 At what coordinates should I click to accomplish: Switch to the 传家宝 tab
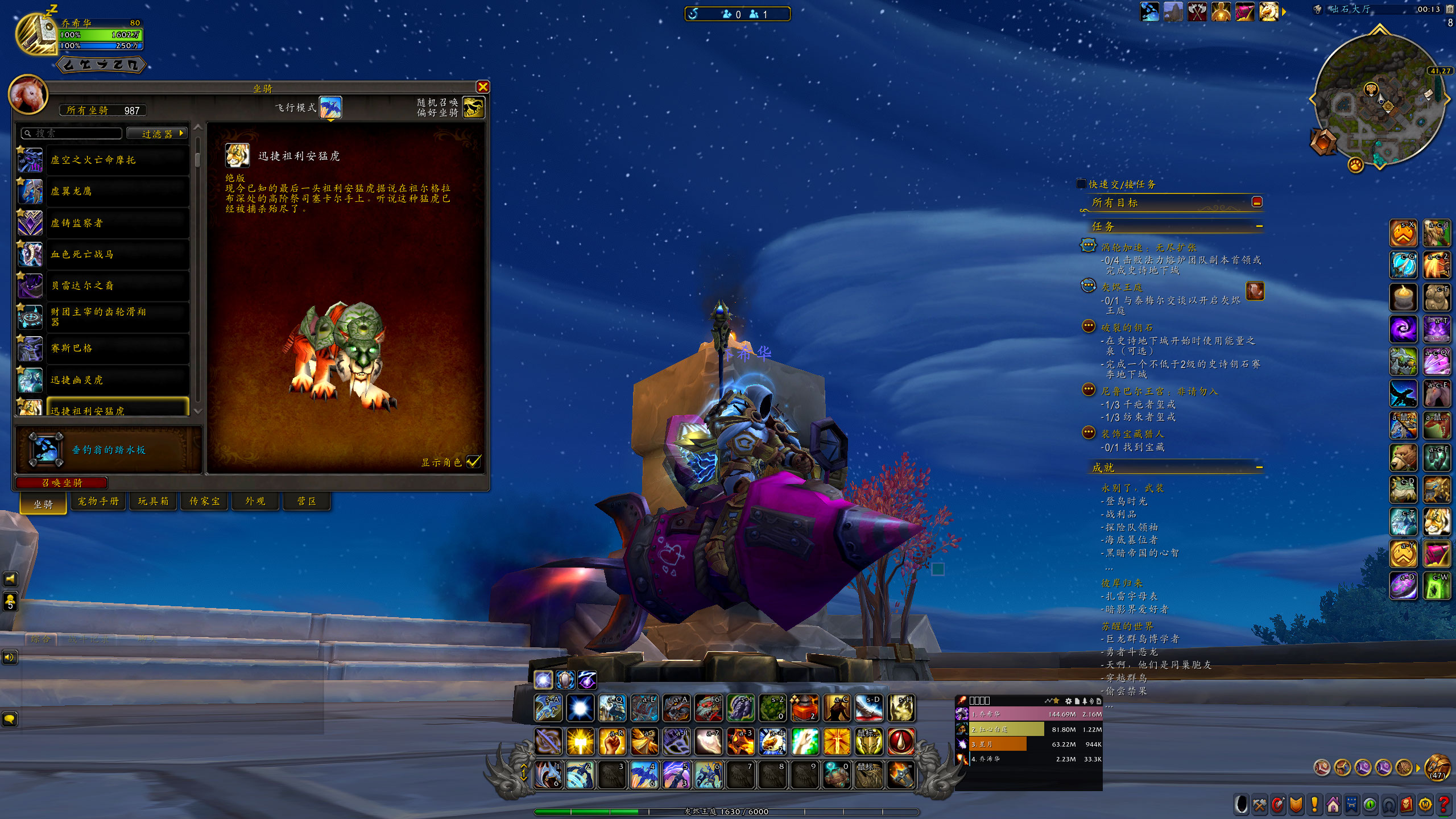click(204, 501)
